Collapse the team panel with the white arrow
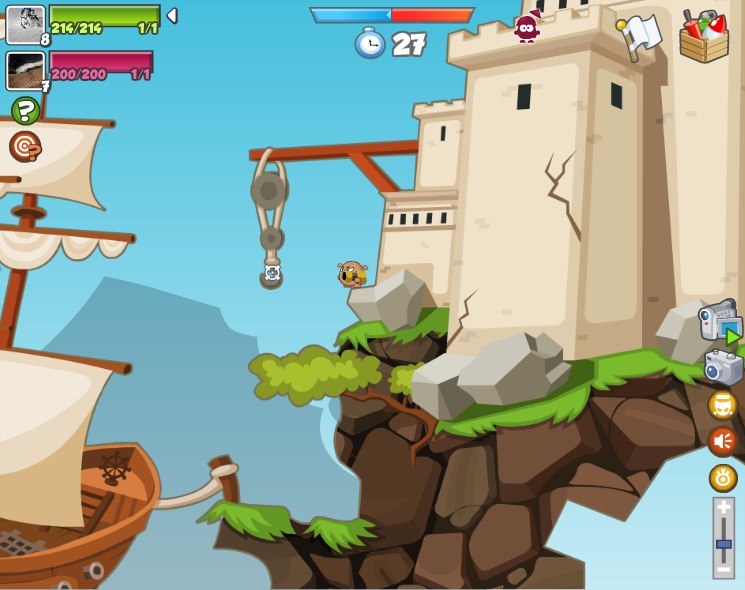Image resolution: width=745 pixels, height=590 pixels. point(172,15)
